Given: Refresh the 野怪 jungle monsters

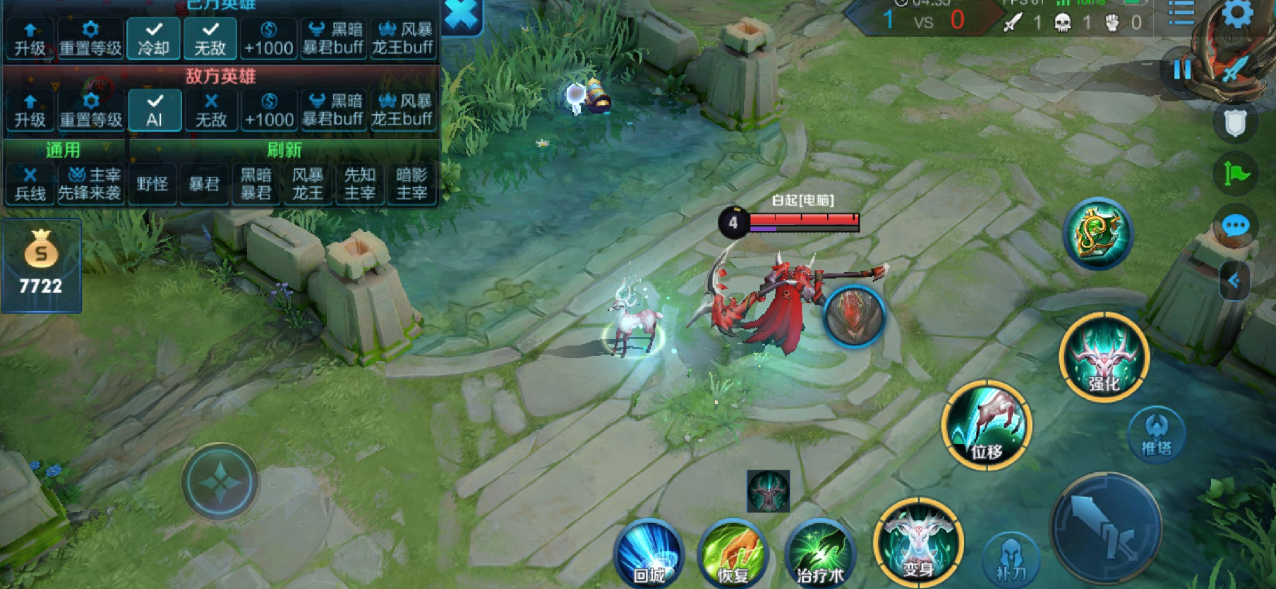Looking at the screenshot, I should 152,184.
